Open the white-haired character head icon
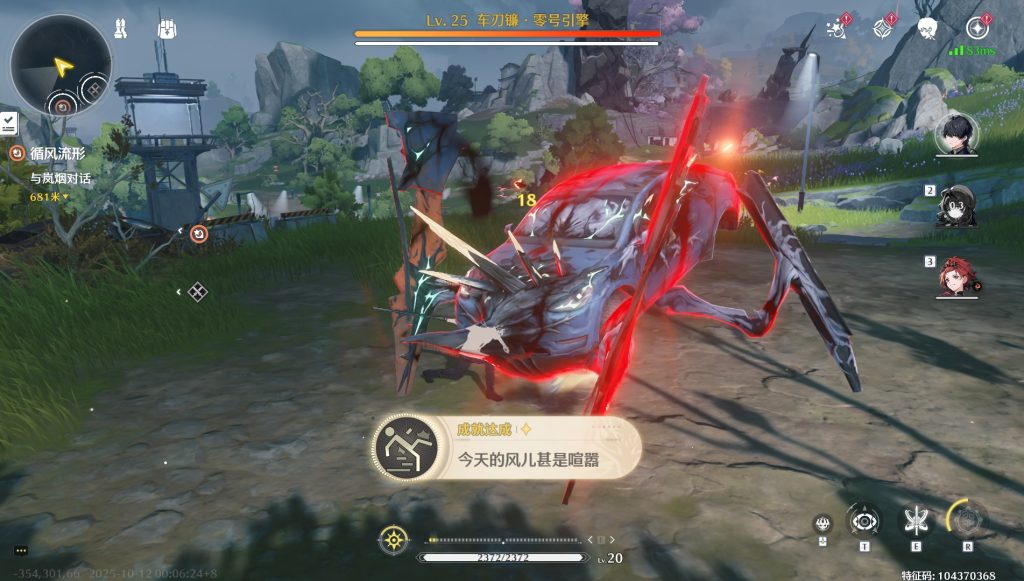This screenshot has height=581, width=1024. click(928, 29)
